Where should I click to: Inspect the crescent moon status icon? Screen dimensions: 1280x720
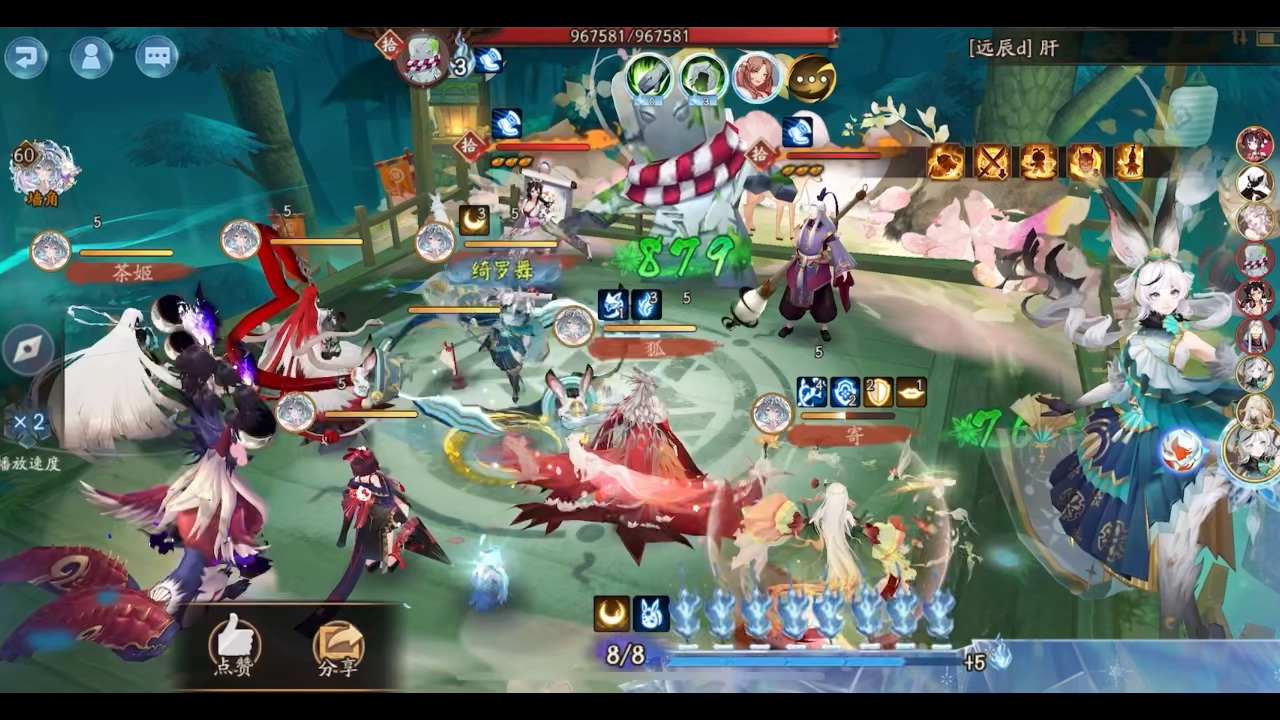point(612,614)
